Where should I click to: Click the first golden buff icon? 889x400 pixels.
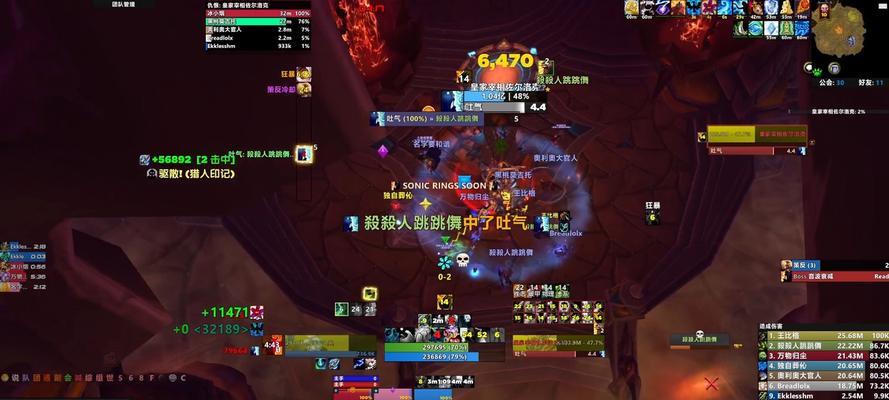(x=631, y=9)
